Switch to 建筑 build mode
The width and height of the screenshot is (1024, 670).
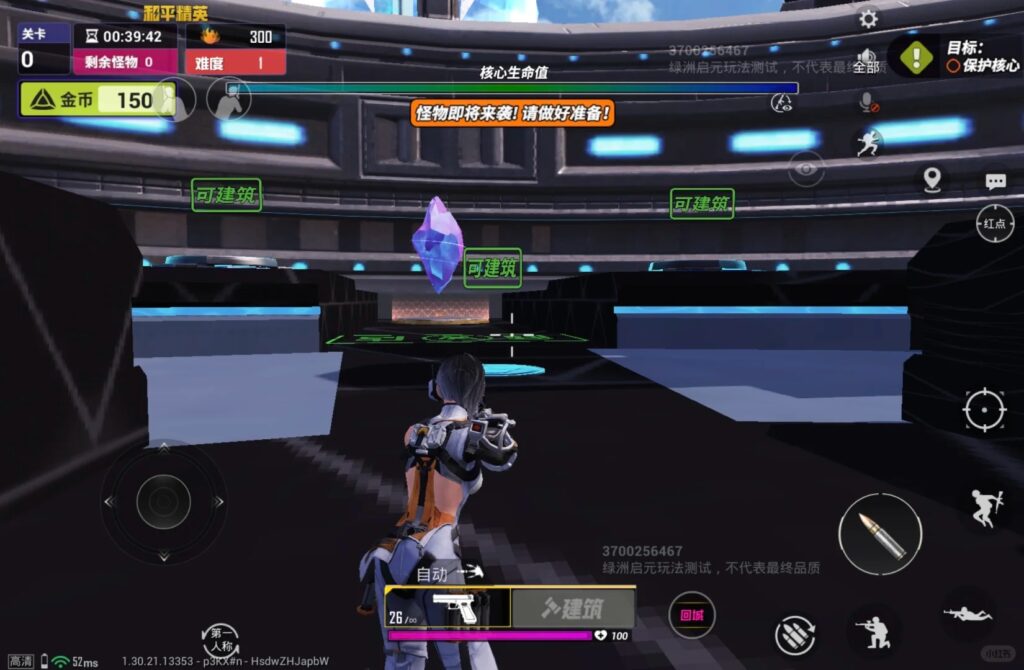point(573,607)
